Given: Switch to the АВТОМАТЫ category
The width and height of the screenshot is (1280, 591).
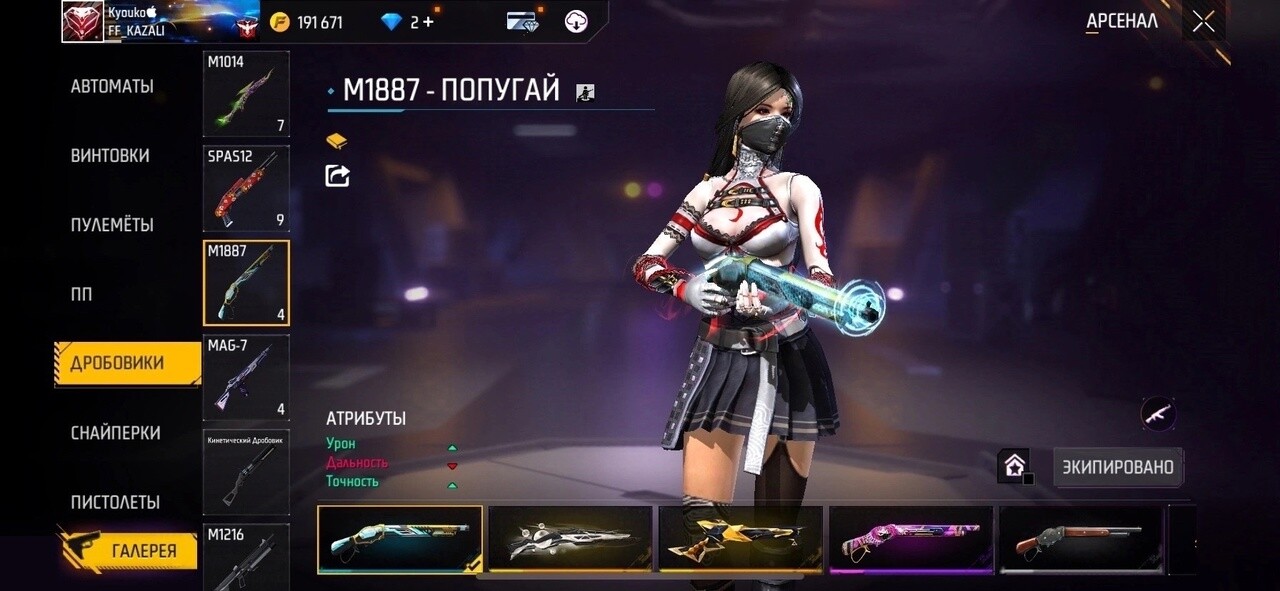Looking at the screenshot, I should [112, 87].
